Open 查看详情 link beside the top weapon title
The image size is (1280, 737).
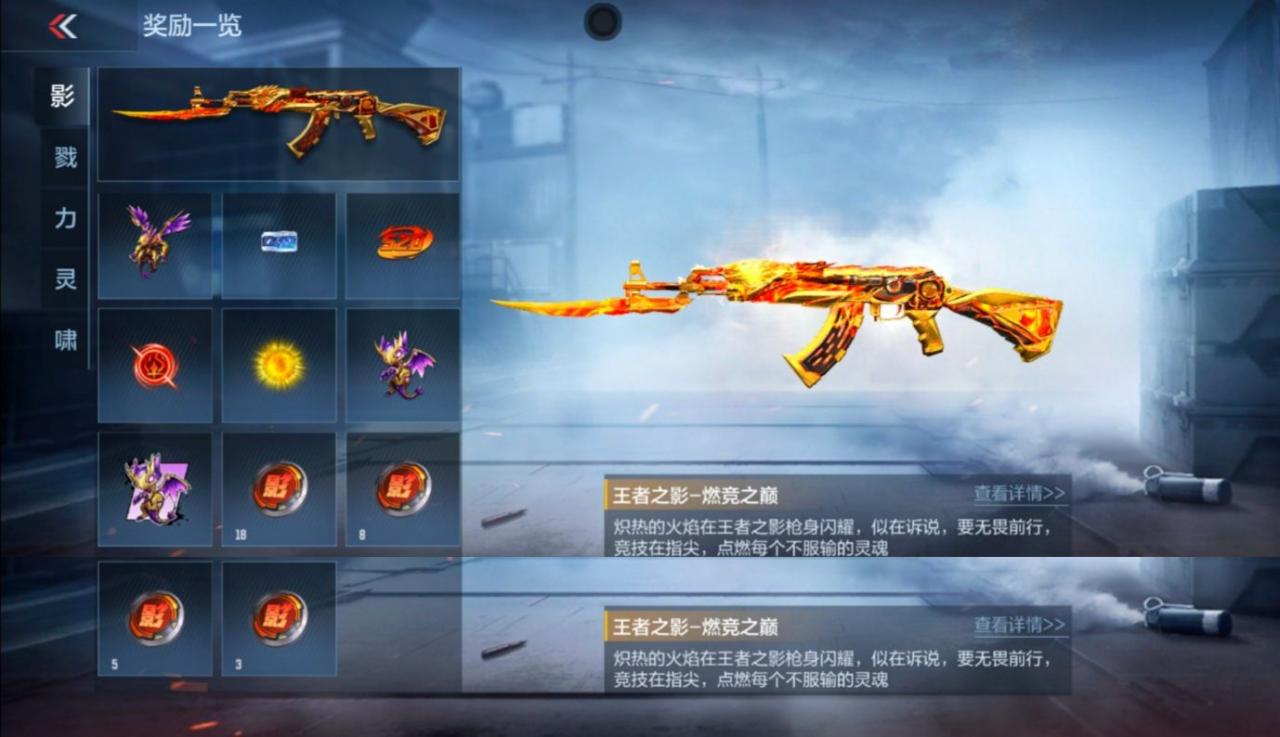[x=1018, y=491]
